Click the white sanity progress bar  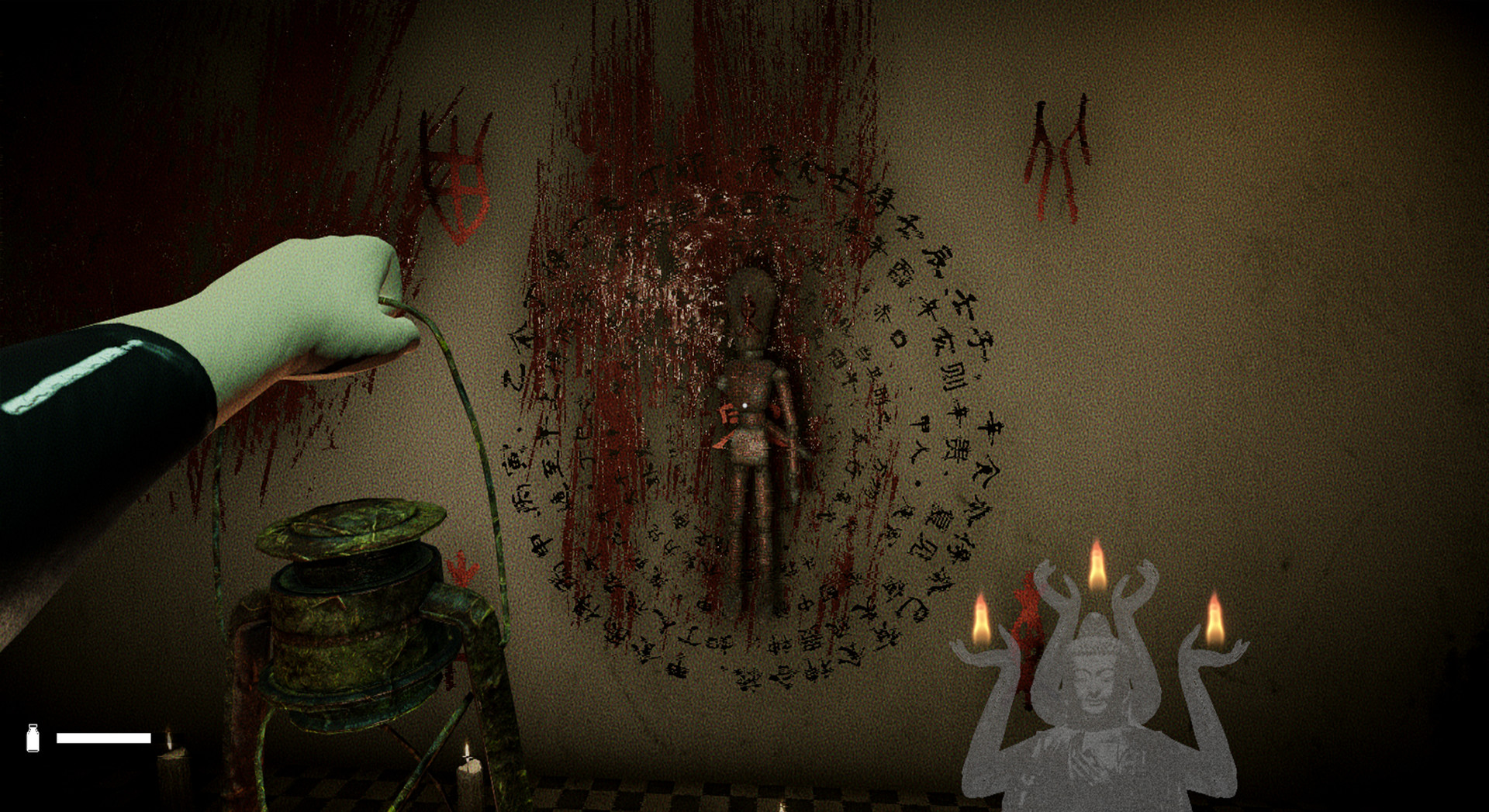(105, 737)
